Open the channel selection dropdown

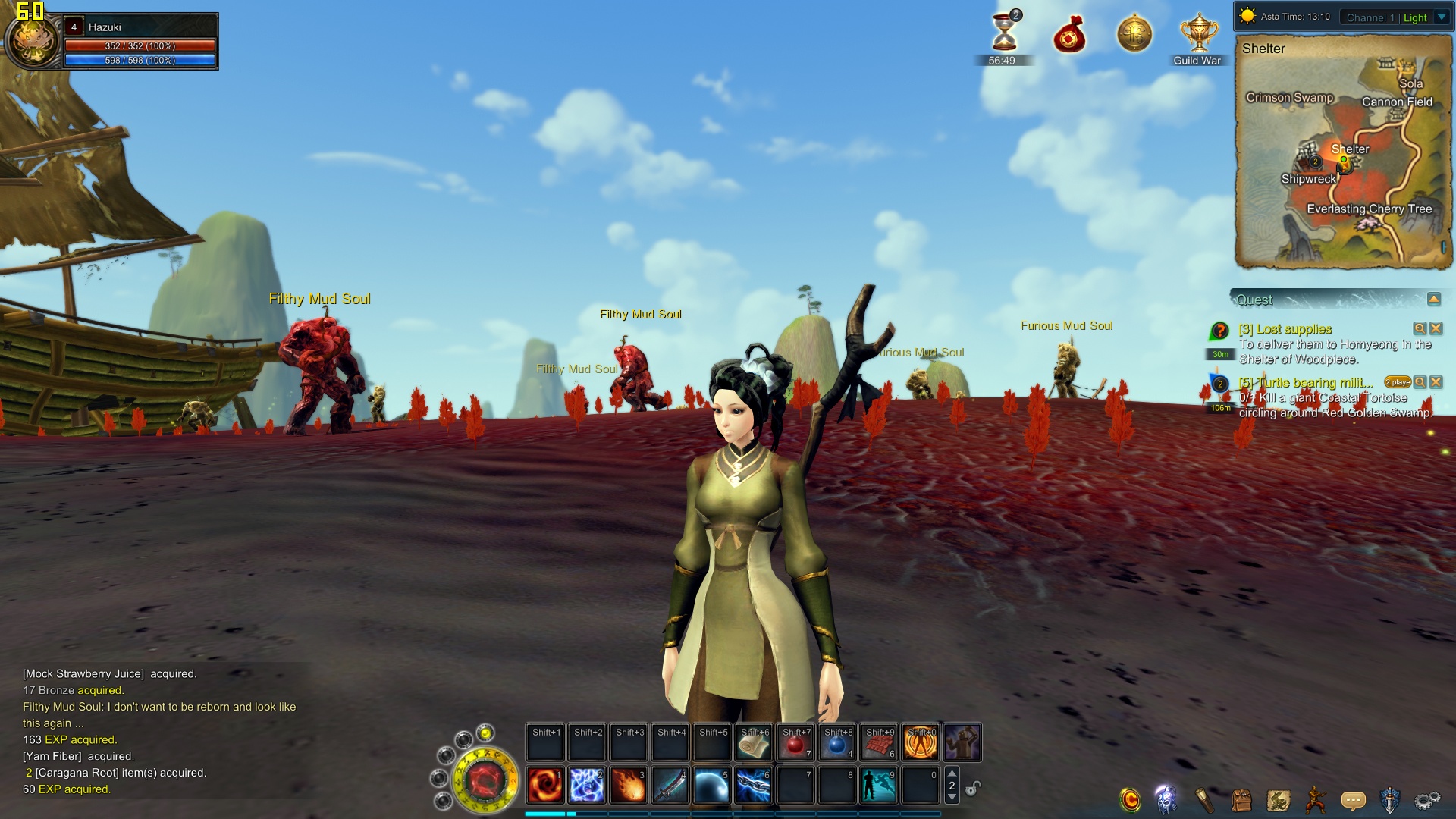tap(1442, 17)
